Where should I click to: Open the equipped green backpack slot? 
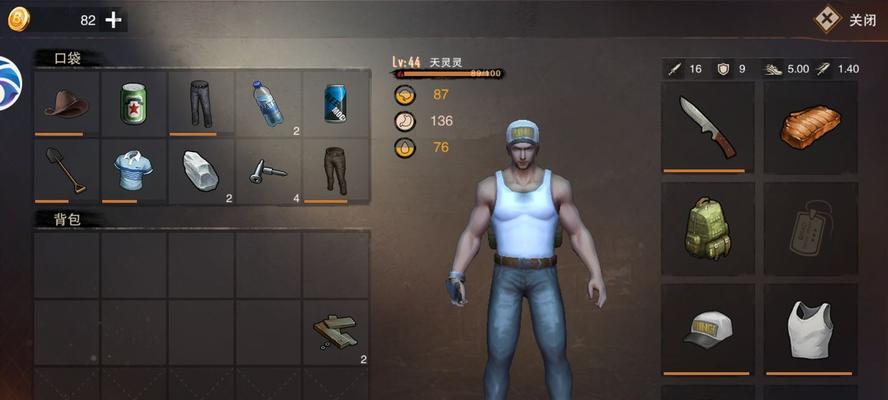[707, 228]
